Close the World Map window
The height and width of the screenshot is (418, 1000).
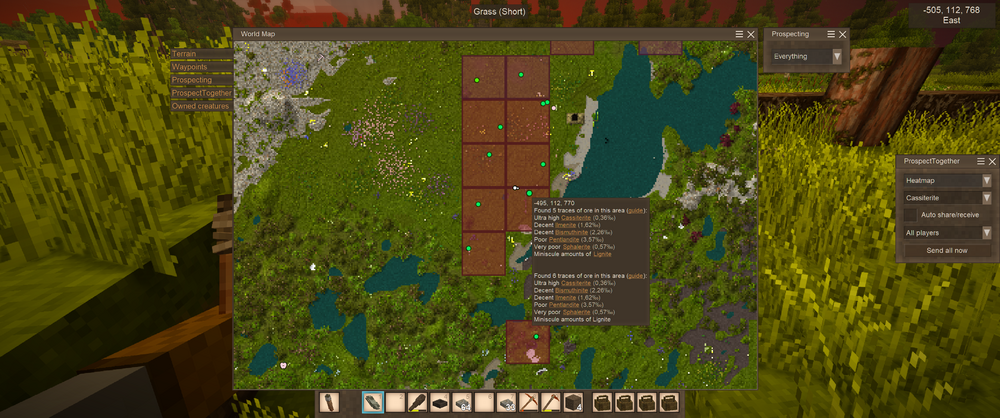coord(751,34)
